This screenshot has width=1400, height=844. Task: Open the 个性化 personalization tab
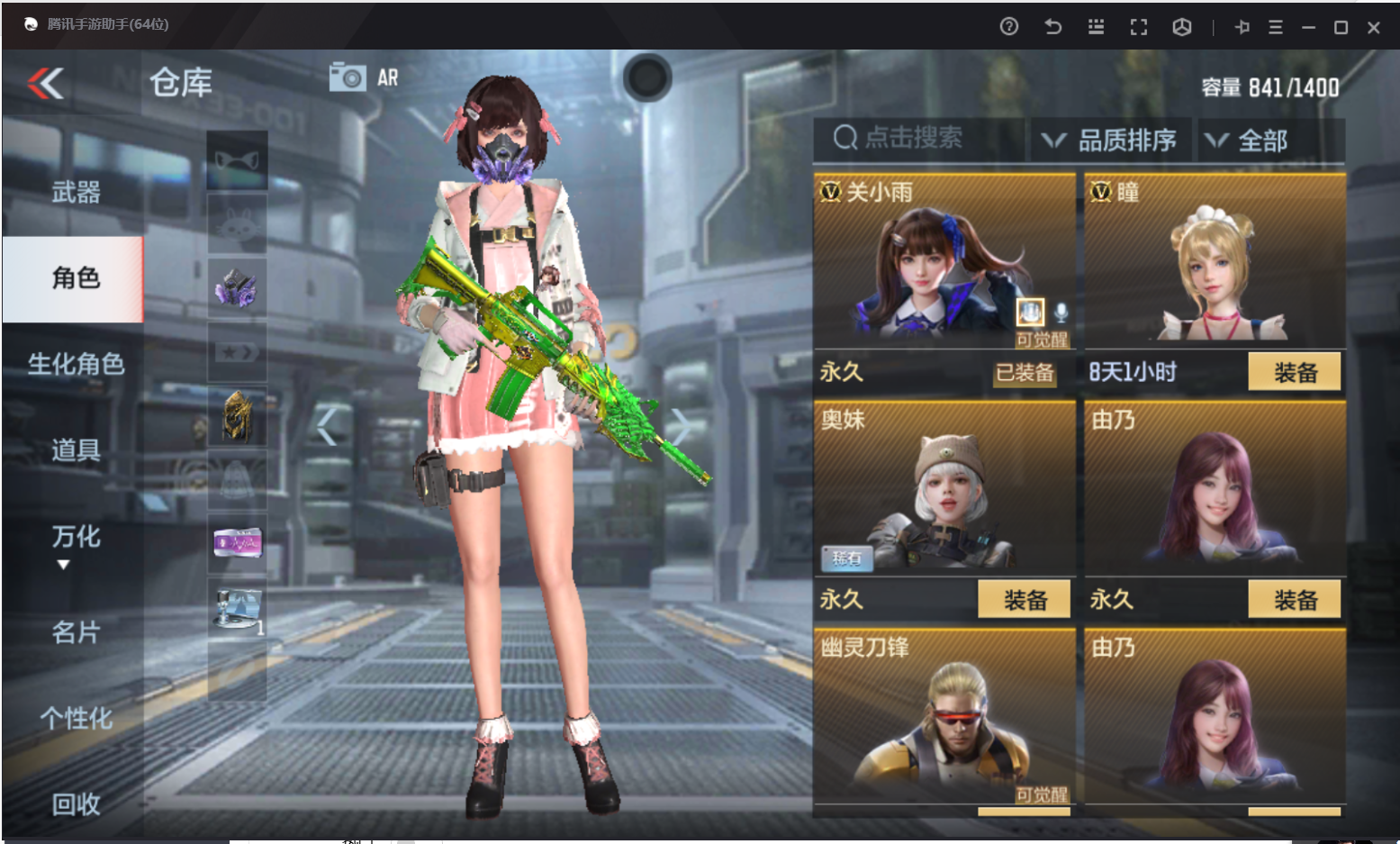76,718
